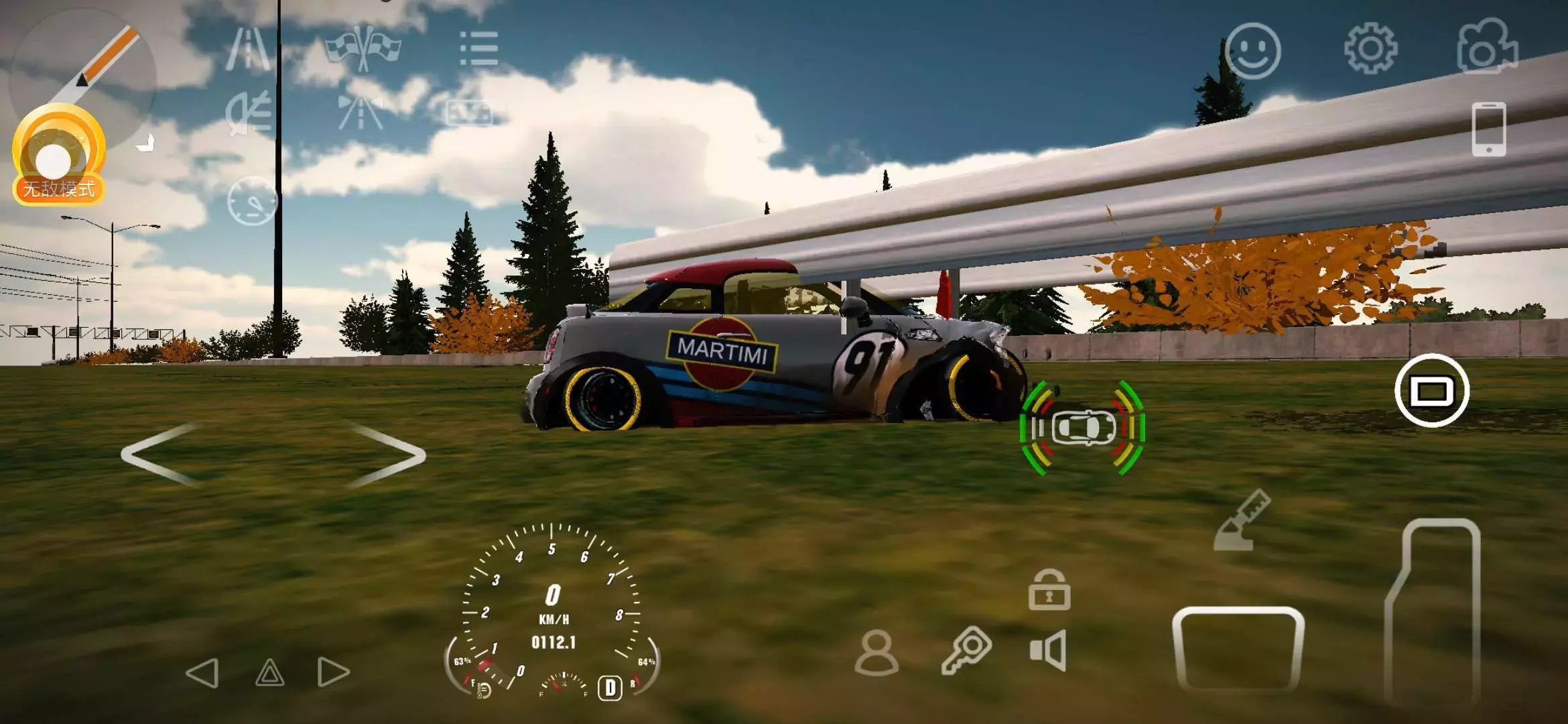The image size is (1568, 724).
Task: Tap the orange 无敌模式 badge
Action: [59, 189]
